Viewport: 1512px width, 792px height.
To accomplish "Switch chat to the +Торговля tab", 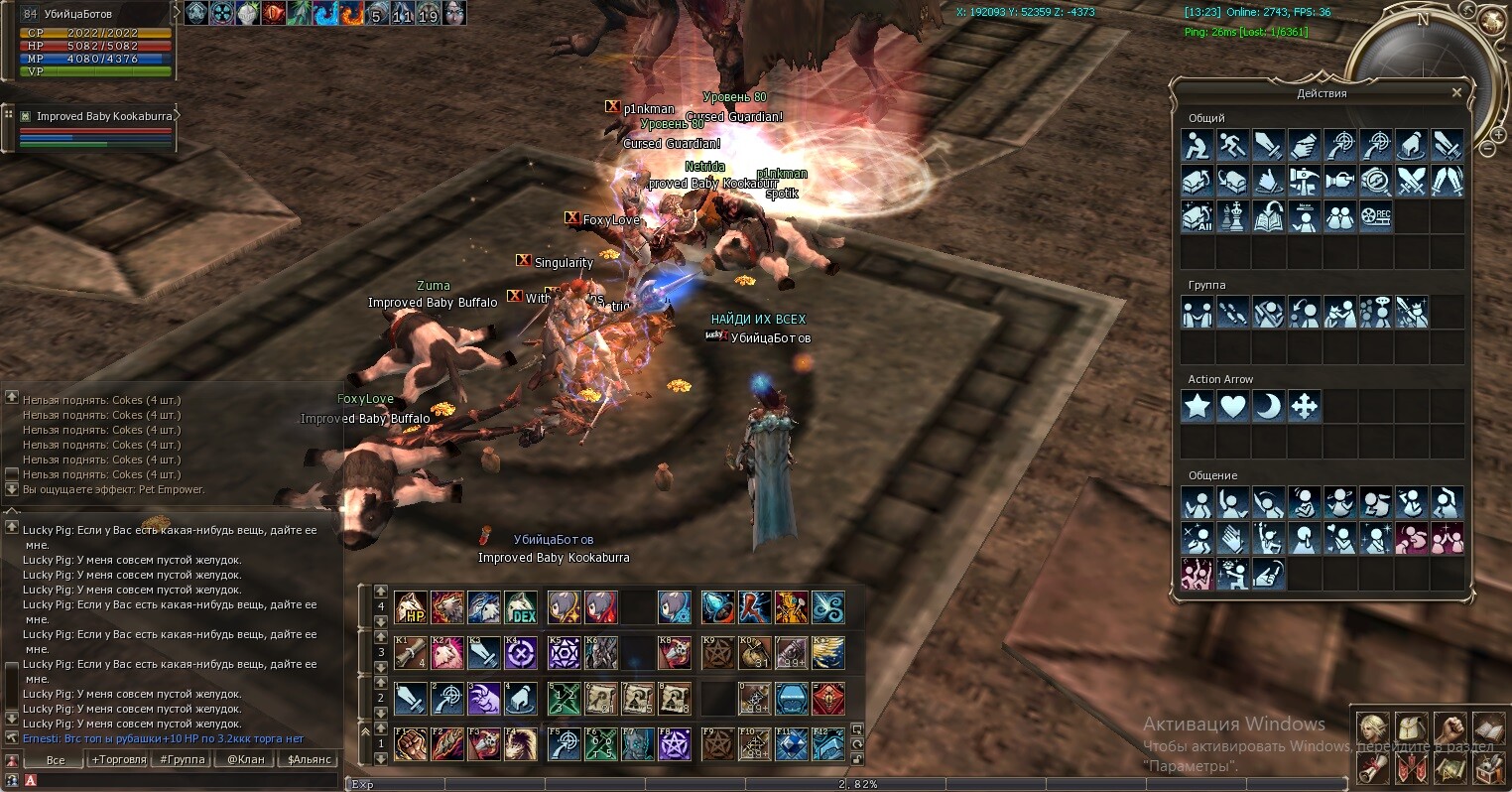I will click(119, 759).
